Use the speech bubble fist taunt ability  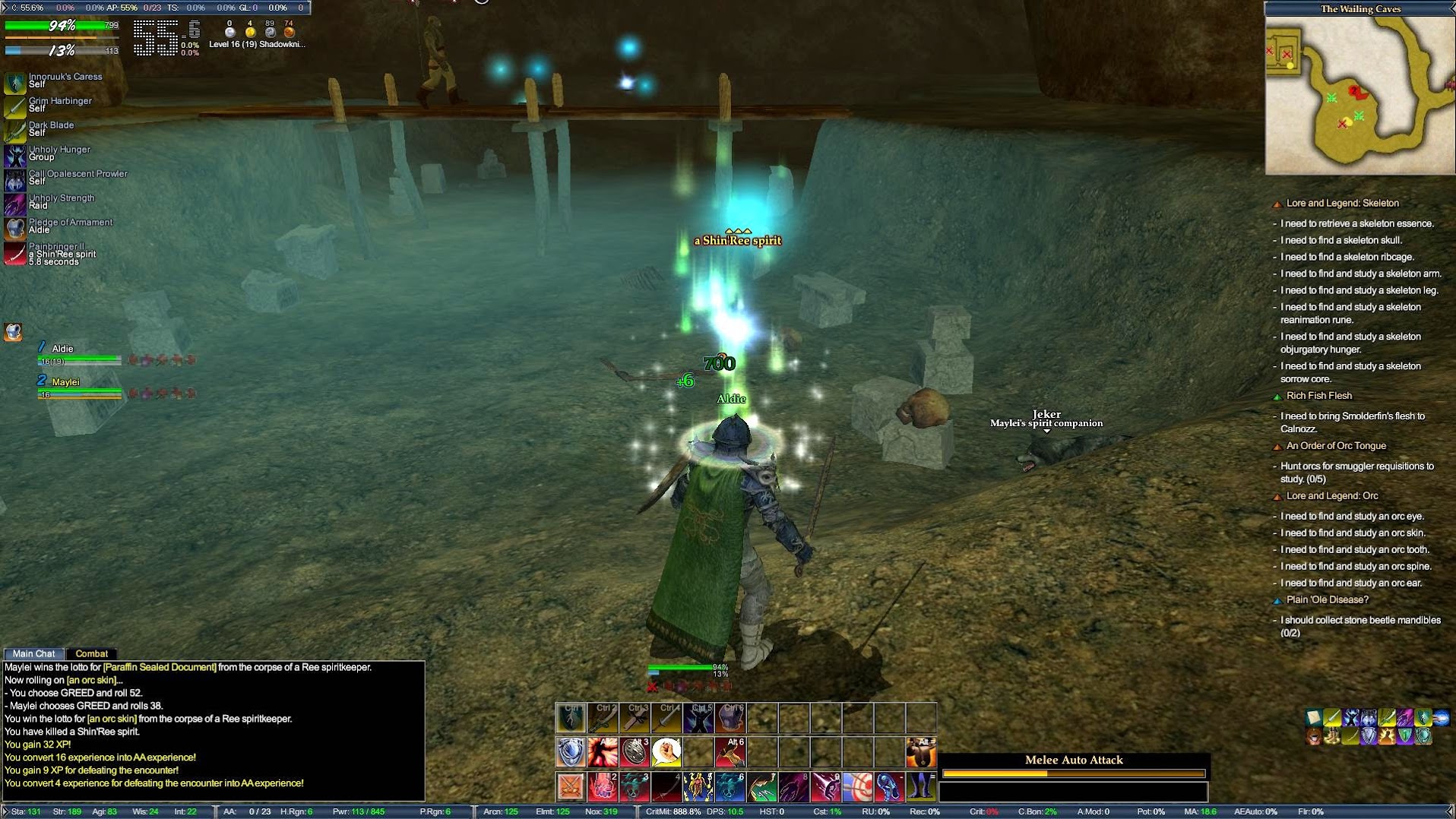[666, 752]
